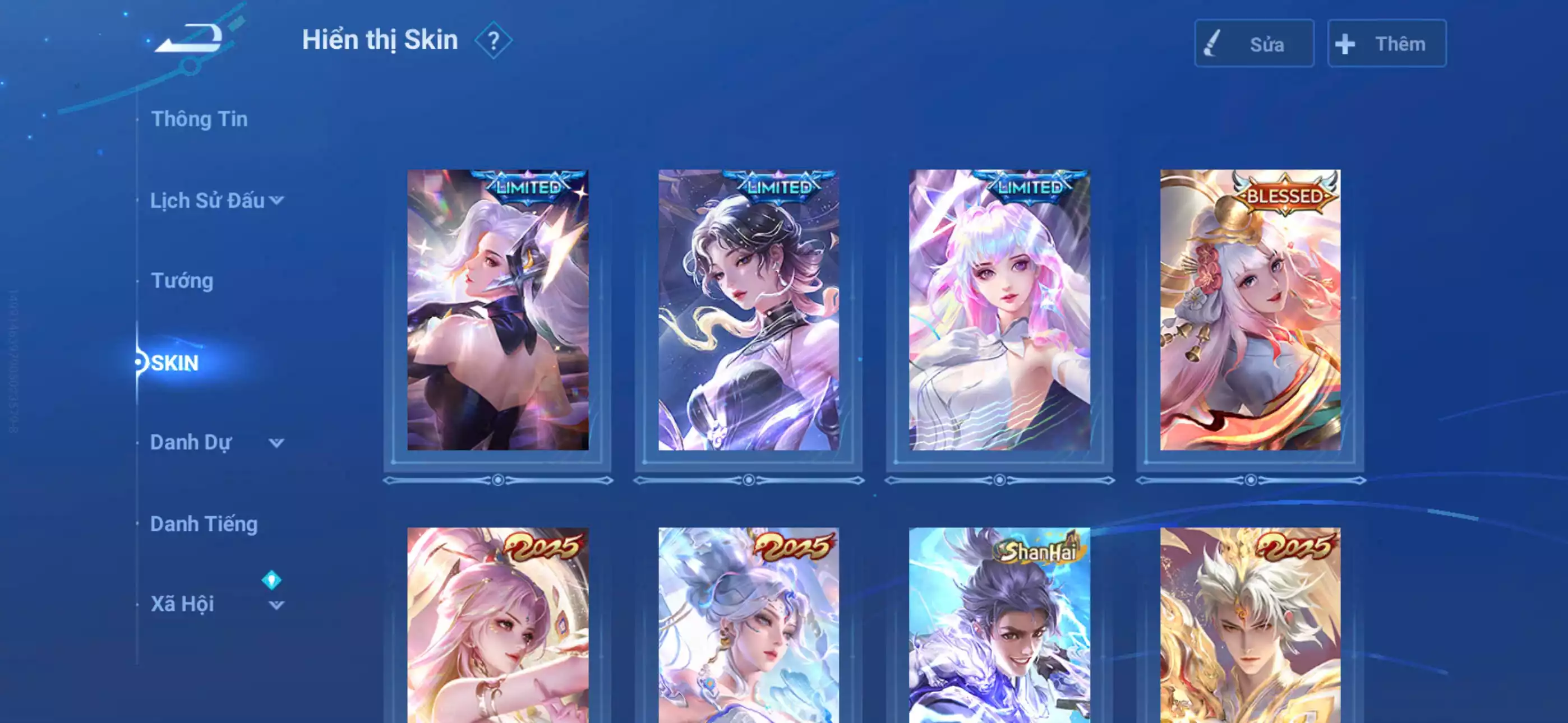Open the Thông Tin section
The height and width of the screenshot is (723, 1568).
tap(200, 119)
